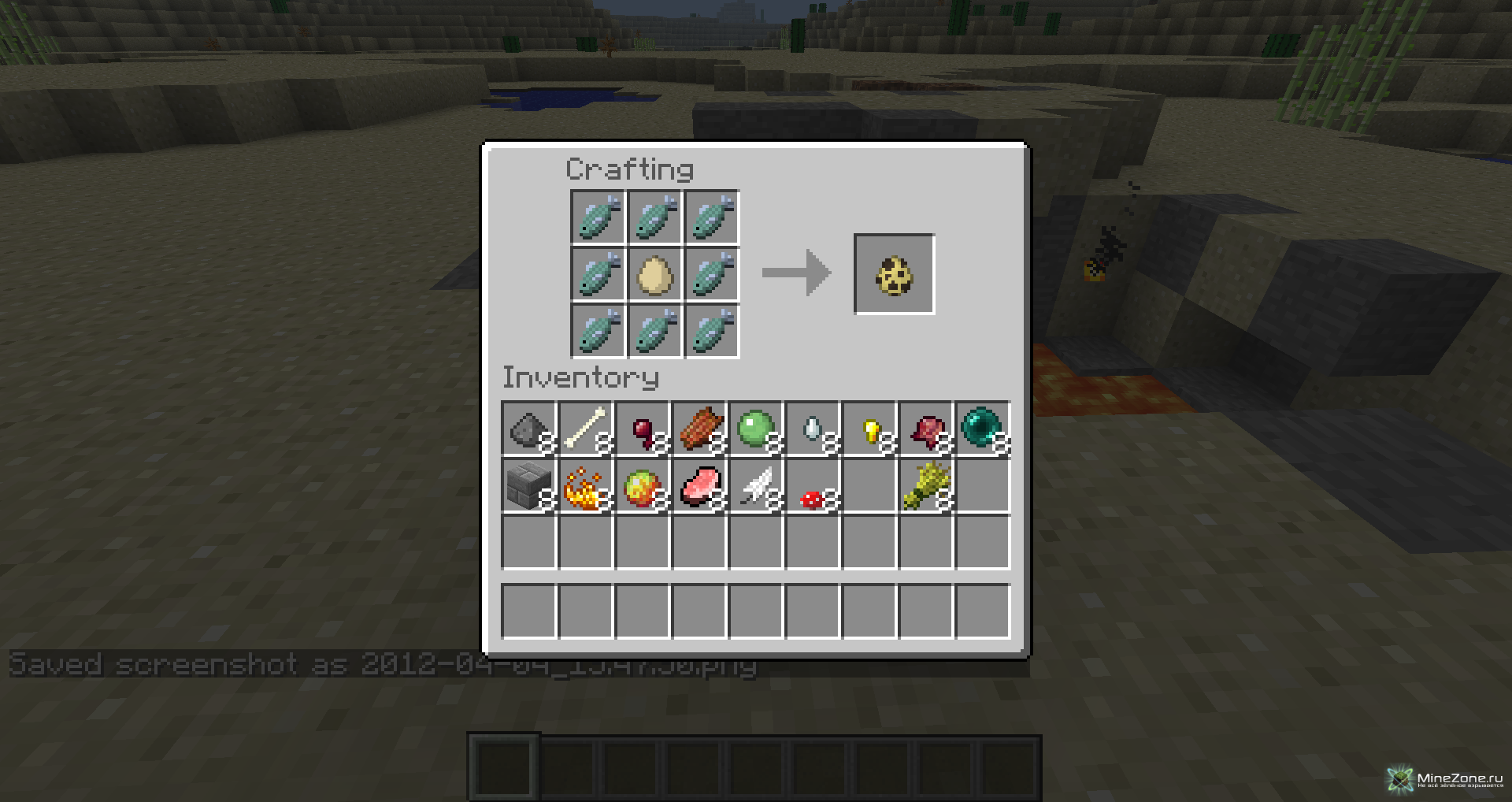This screenshot has height=802, width=1512.
Task: Select the stone brick block stack
Action: click(528, 486)
